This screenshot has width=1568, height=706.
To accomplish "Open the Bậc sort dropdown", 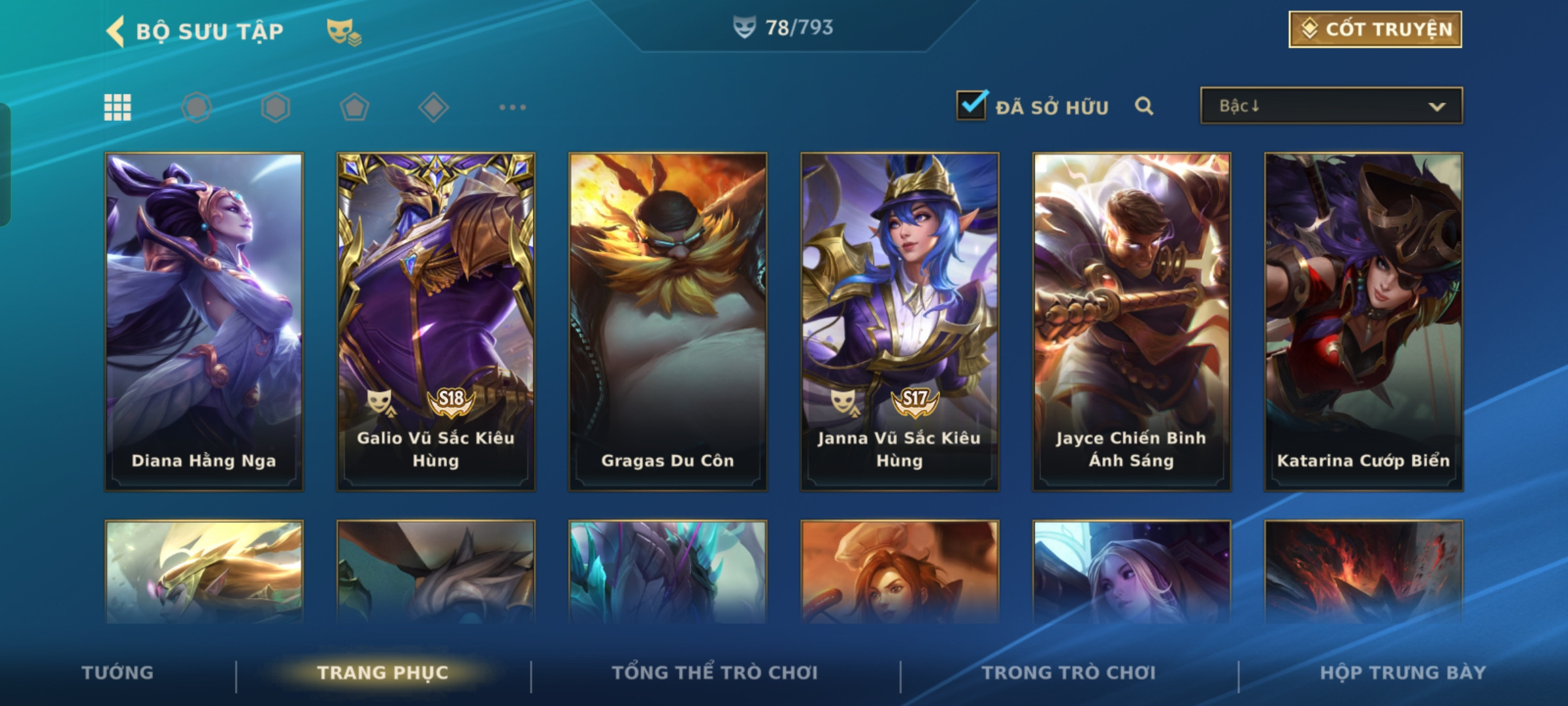I will (x=1331, y=106).
